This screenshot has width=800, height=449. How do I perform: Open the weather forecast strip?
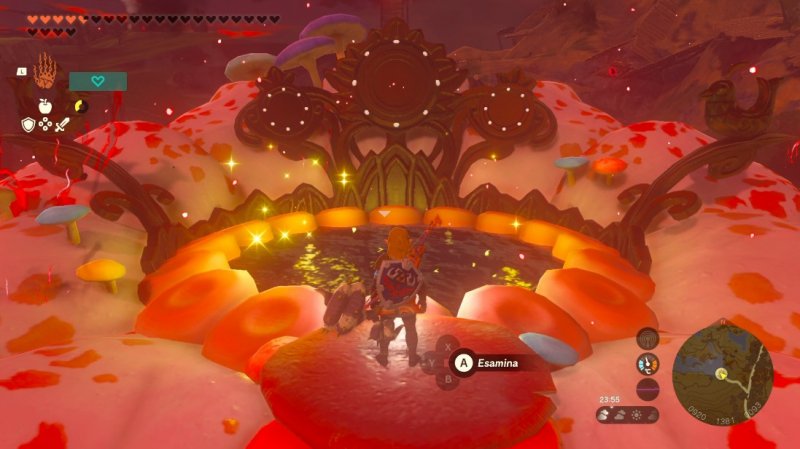[x=628, y=414]
